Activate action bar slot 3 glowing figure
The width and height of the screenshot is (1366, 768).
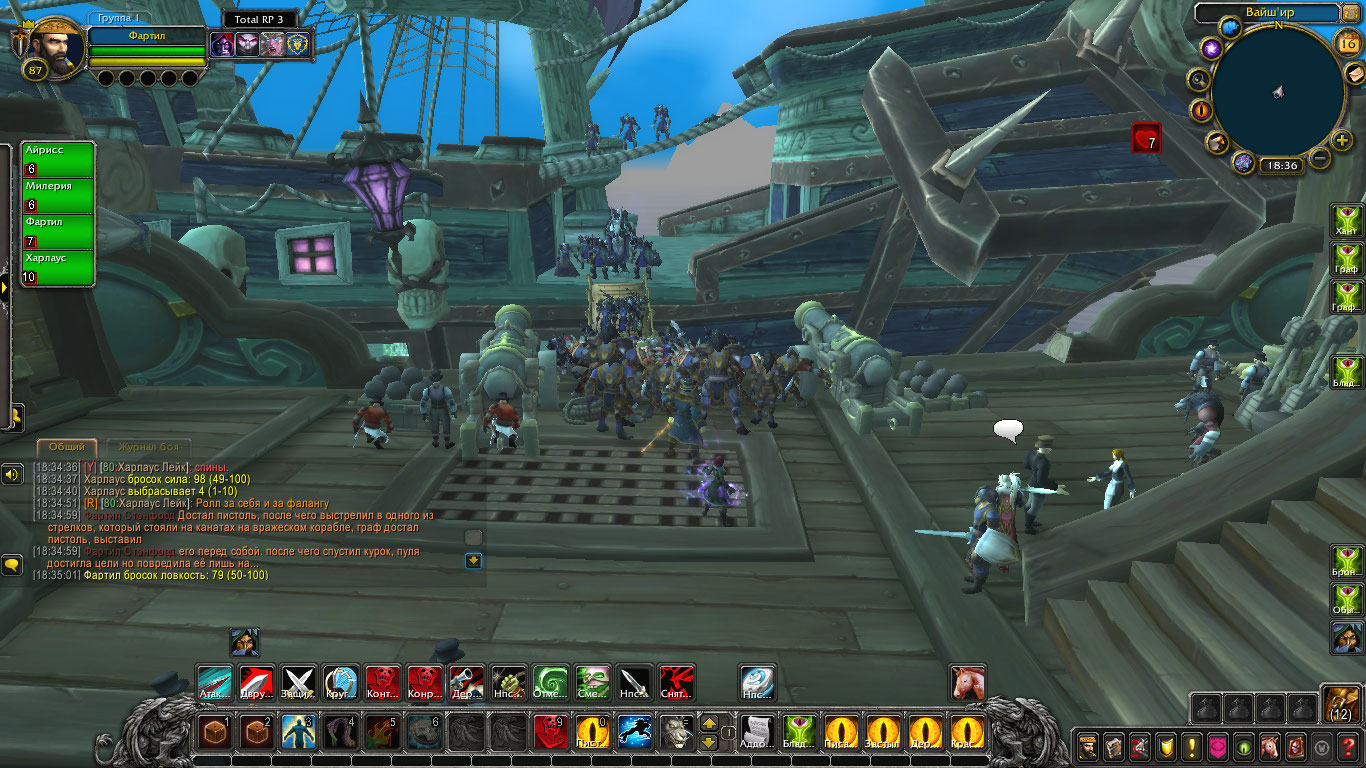(x=299, y=733)
